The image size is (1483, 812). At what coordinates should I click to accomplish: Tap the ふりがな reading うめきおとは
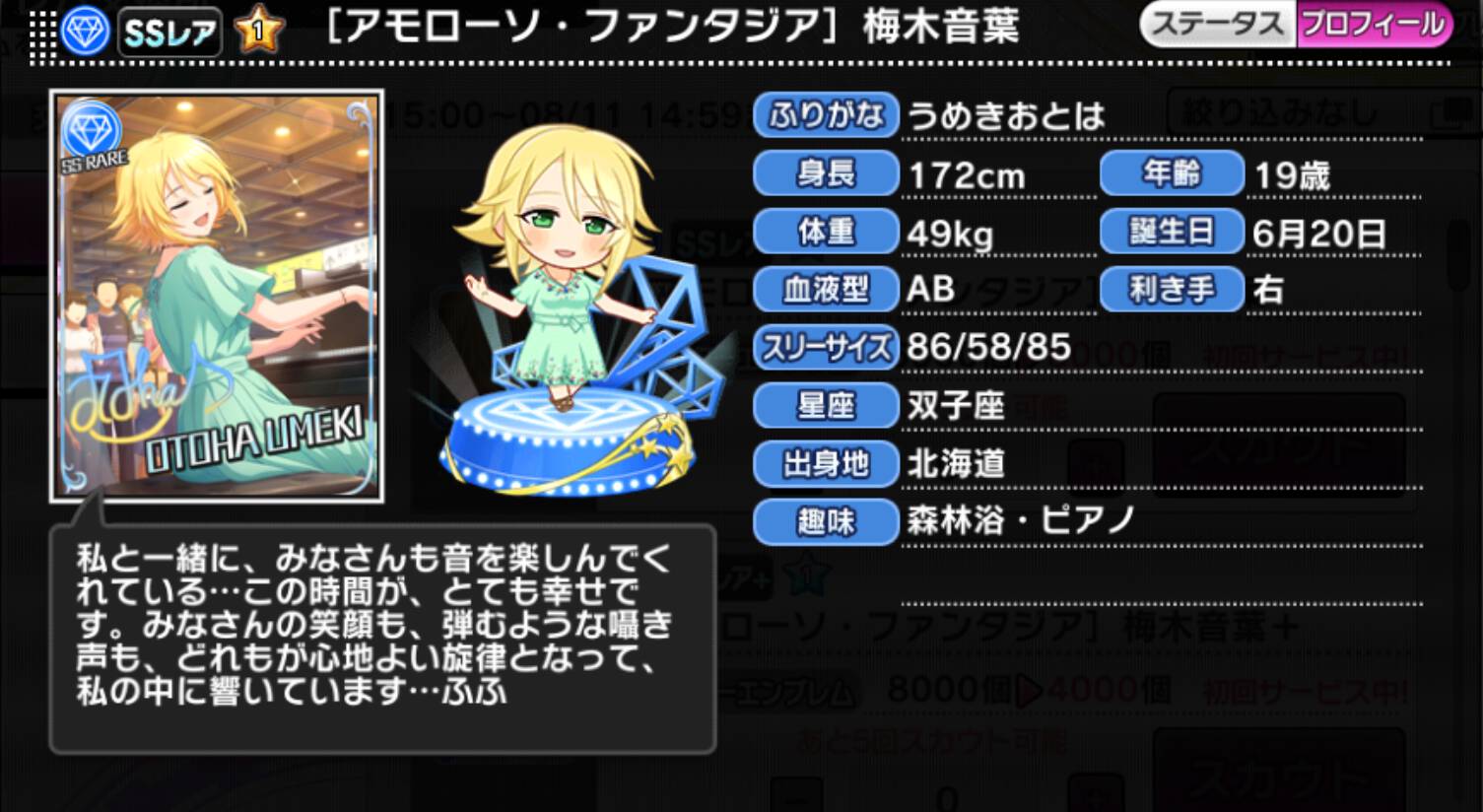tap(1005, 115)
